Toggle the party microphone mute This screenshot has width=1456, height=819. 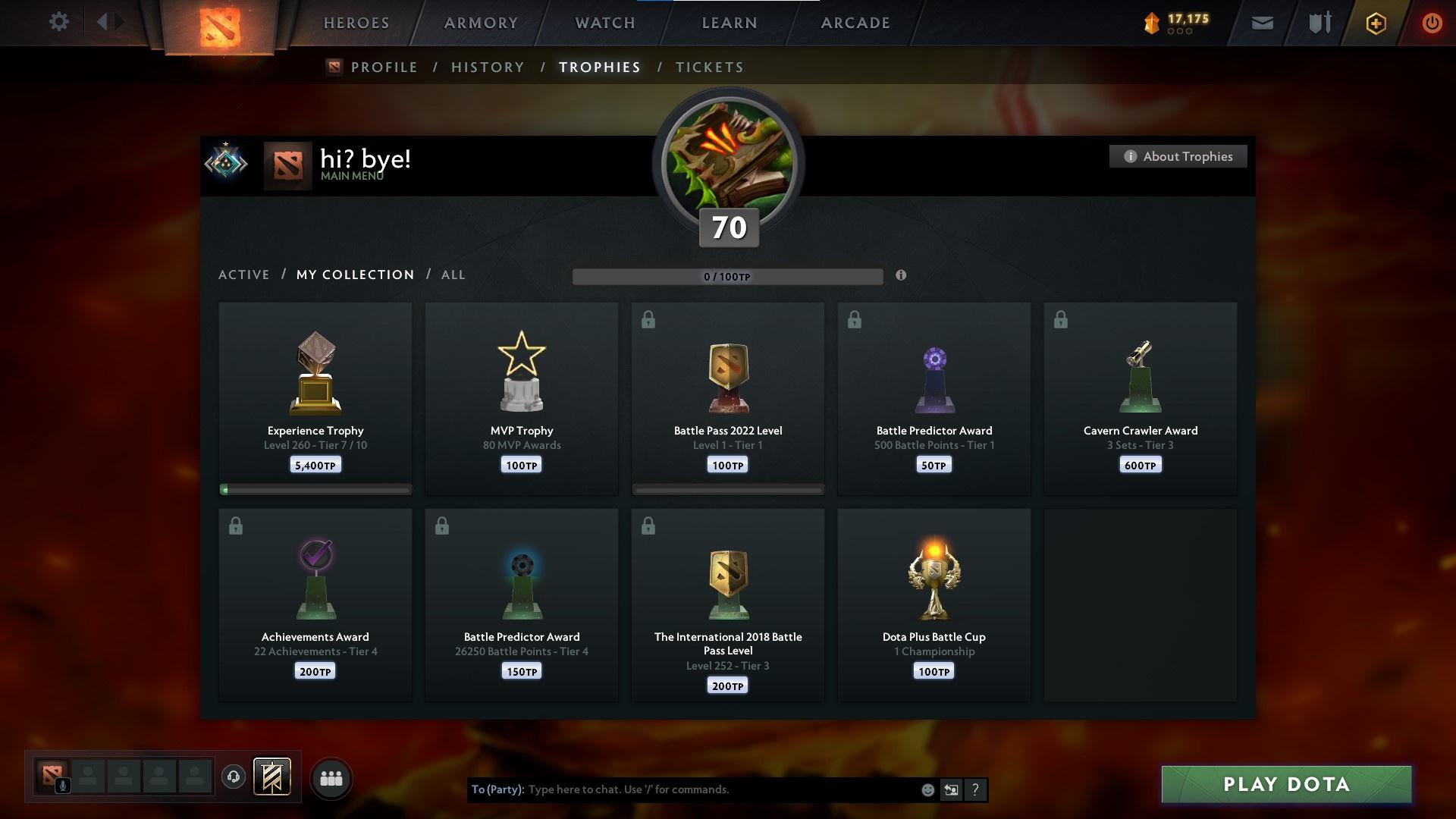(x=62, y=785)
